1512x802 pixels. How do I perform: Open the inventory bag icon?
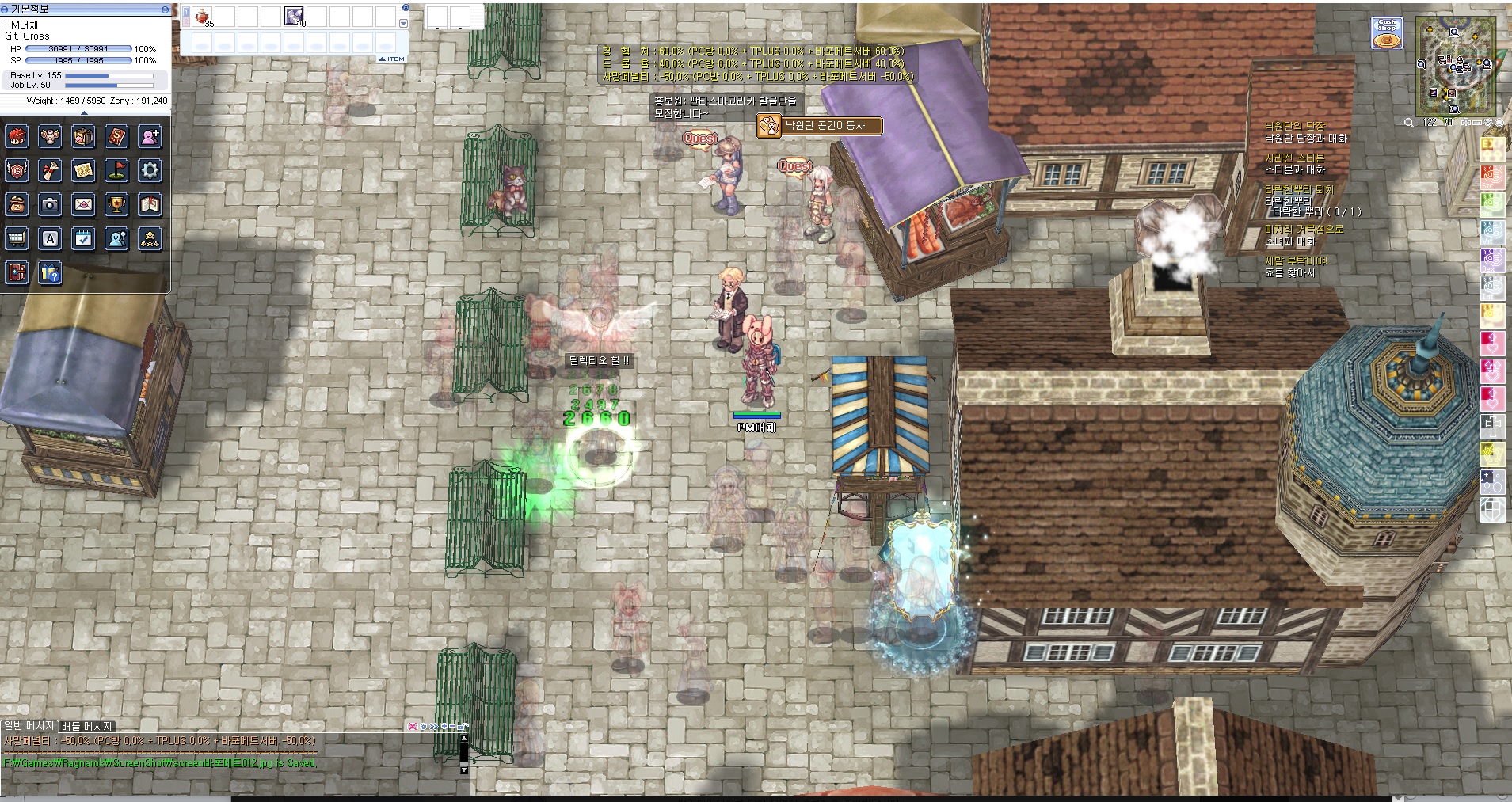pyautogui.click(x=83, y=136)
